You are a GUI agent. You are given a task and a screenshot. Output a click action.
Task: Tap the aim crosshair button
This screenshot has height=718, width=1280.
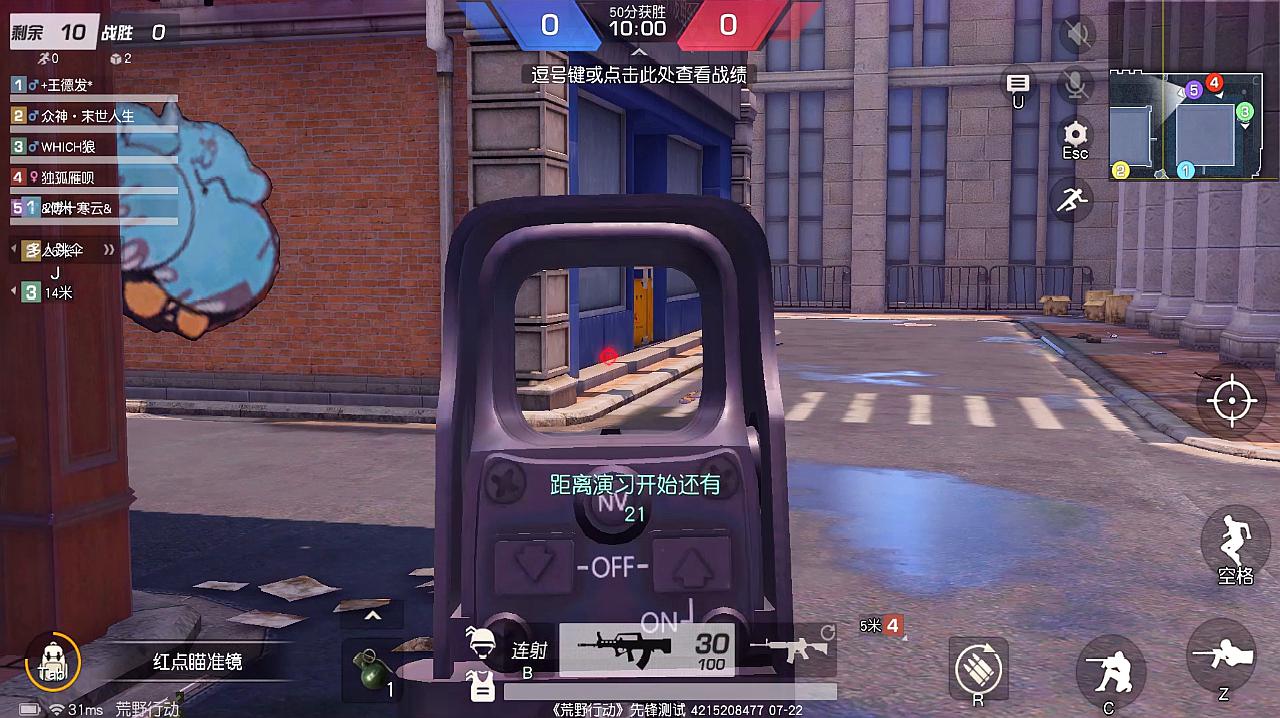(x=1232, y=401)
